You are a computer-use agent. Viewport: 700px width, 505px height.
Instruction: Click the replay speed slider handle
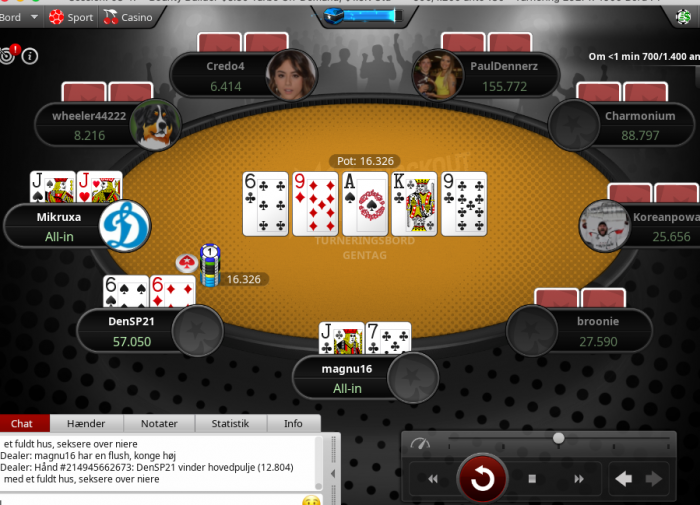(558, 438)
